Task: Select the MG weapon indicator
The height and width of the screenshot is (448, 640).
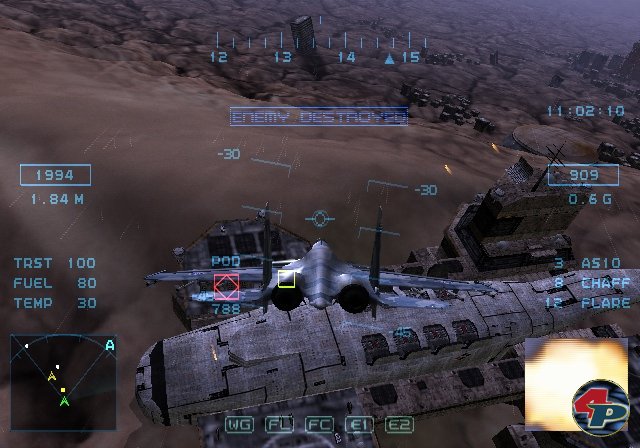Action: click(240, 424)
